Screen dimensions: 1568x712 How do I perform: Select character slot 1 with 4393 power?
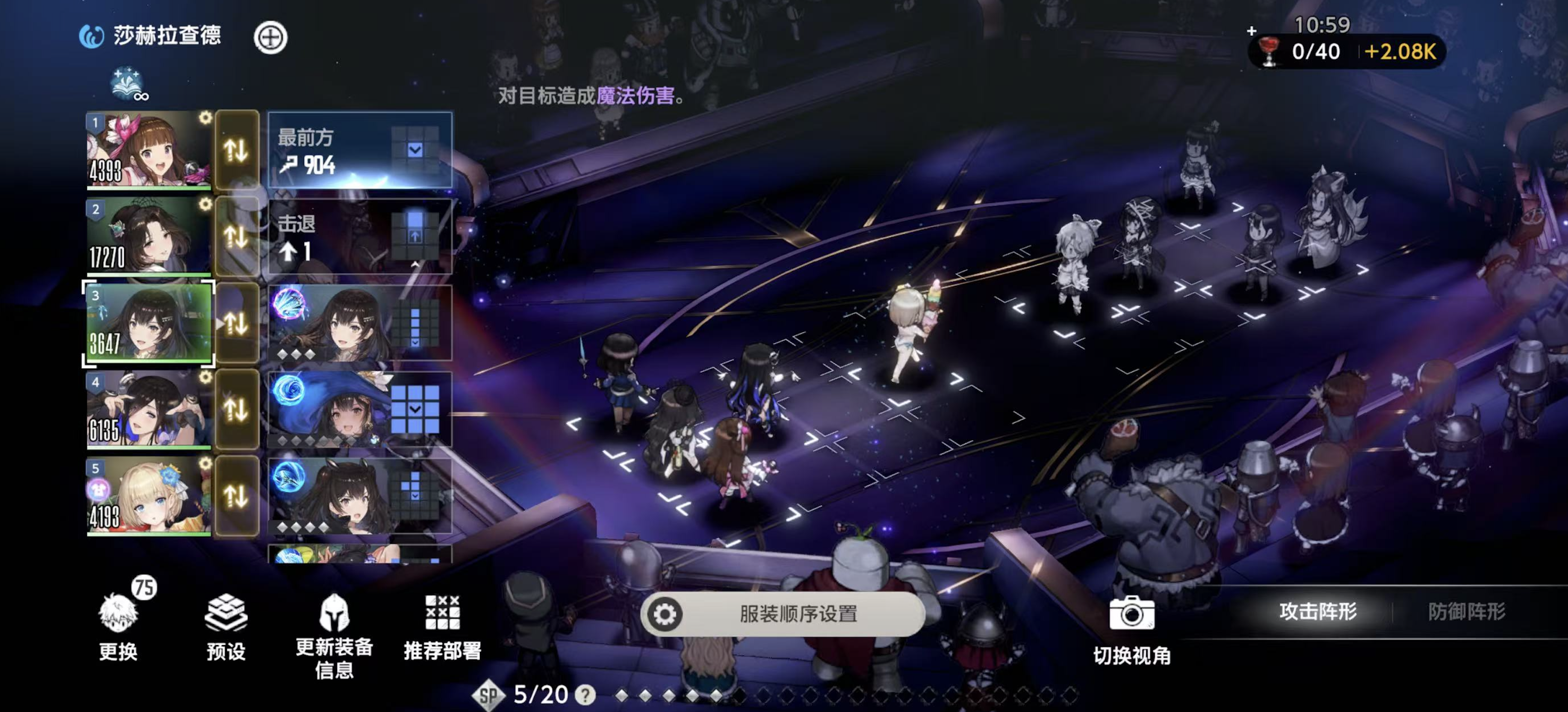coord(148,149)
